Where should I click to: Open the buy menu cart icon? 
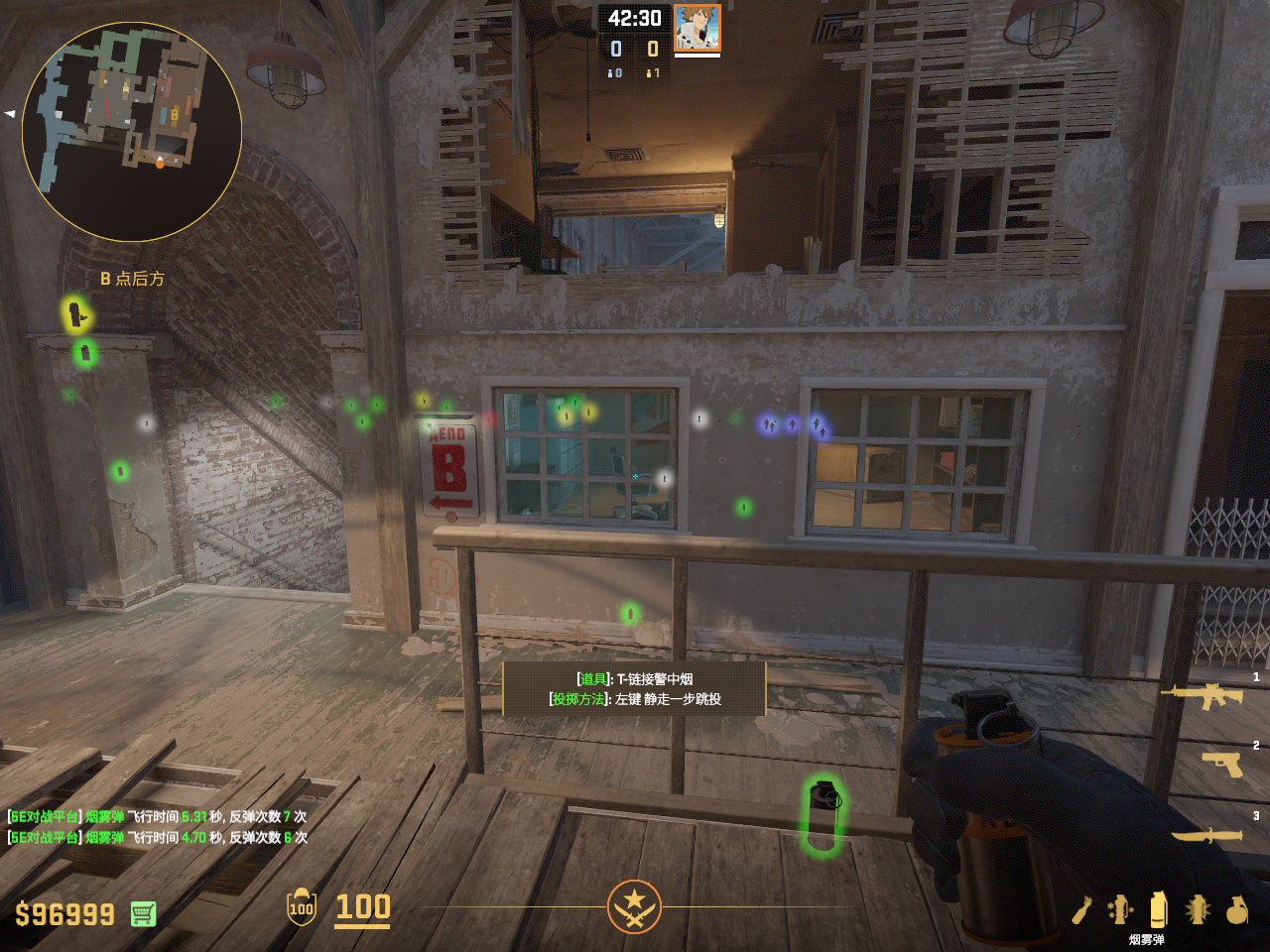(143, 913)
